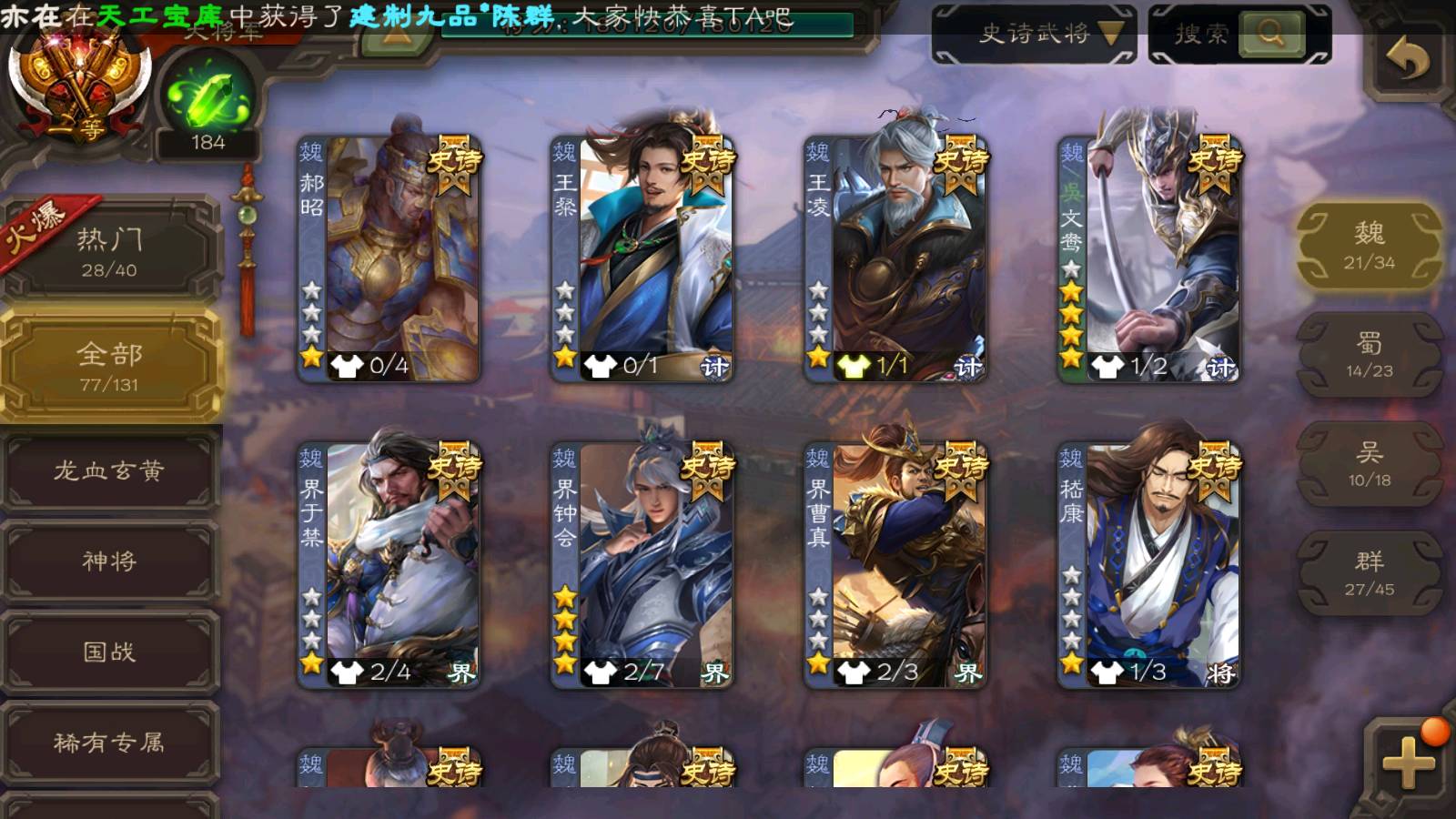The image size is (1456, 819).
Task: Open the 稀有专属 category
Action: point(109,743)
